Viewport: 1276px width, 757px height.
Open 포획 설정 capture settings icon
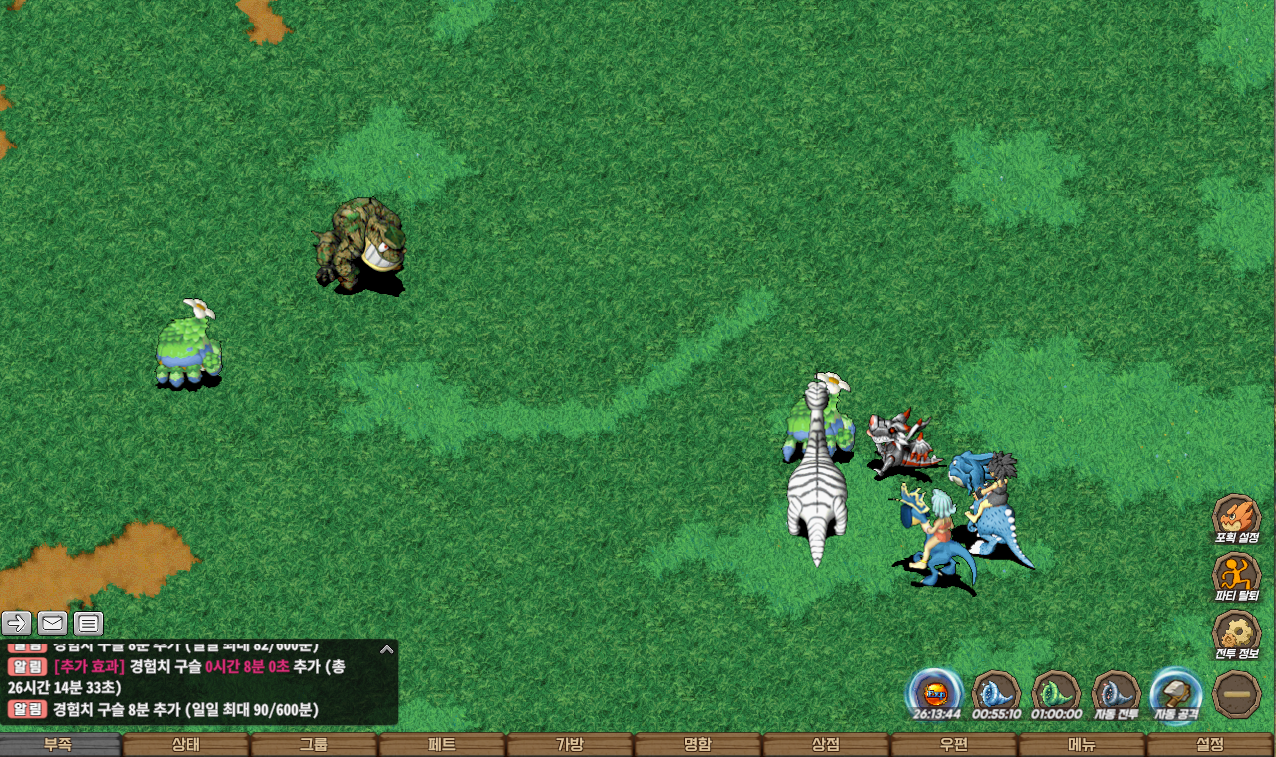click(1236, 518)
